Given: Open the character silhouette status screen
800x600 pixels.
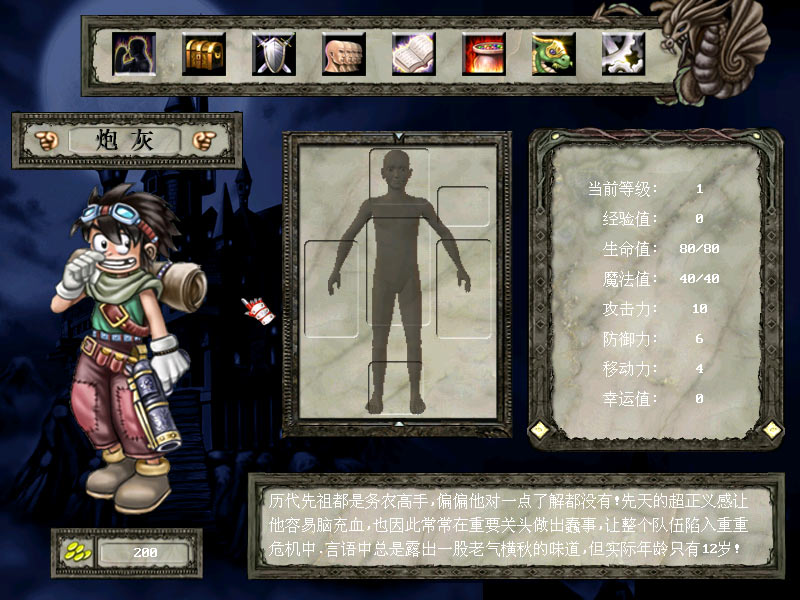Looking at the screenshot, I should tap(134, 54).
